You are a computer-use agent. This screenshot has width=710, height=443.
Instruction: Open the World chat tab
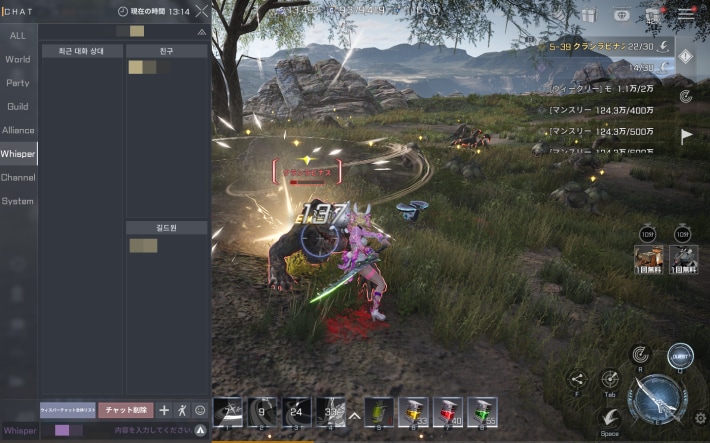pyautogui.click(x=18, y=59)
